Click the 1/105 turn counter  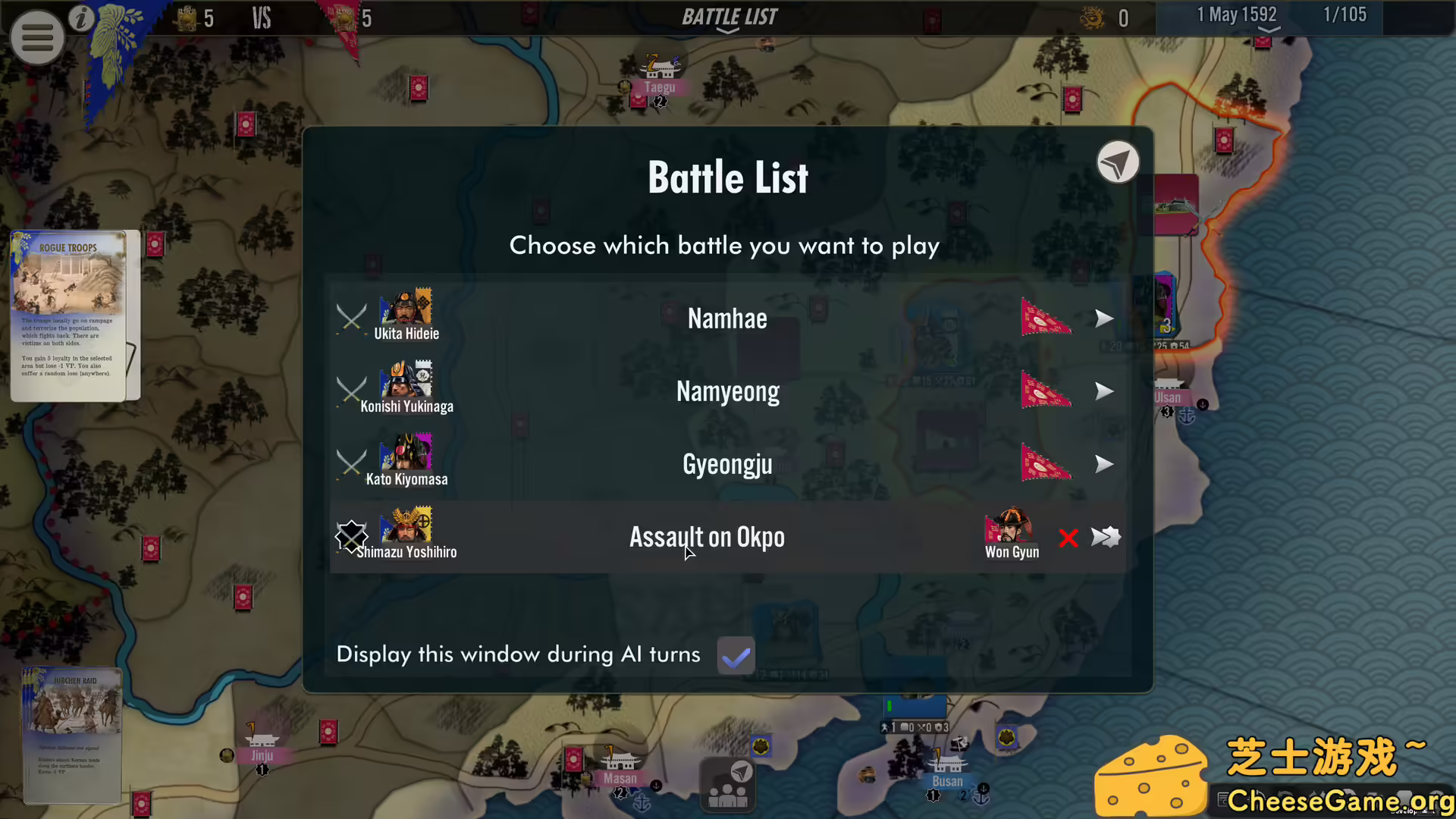[x=1345, y=14]
